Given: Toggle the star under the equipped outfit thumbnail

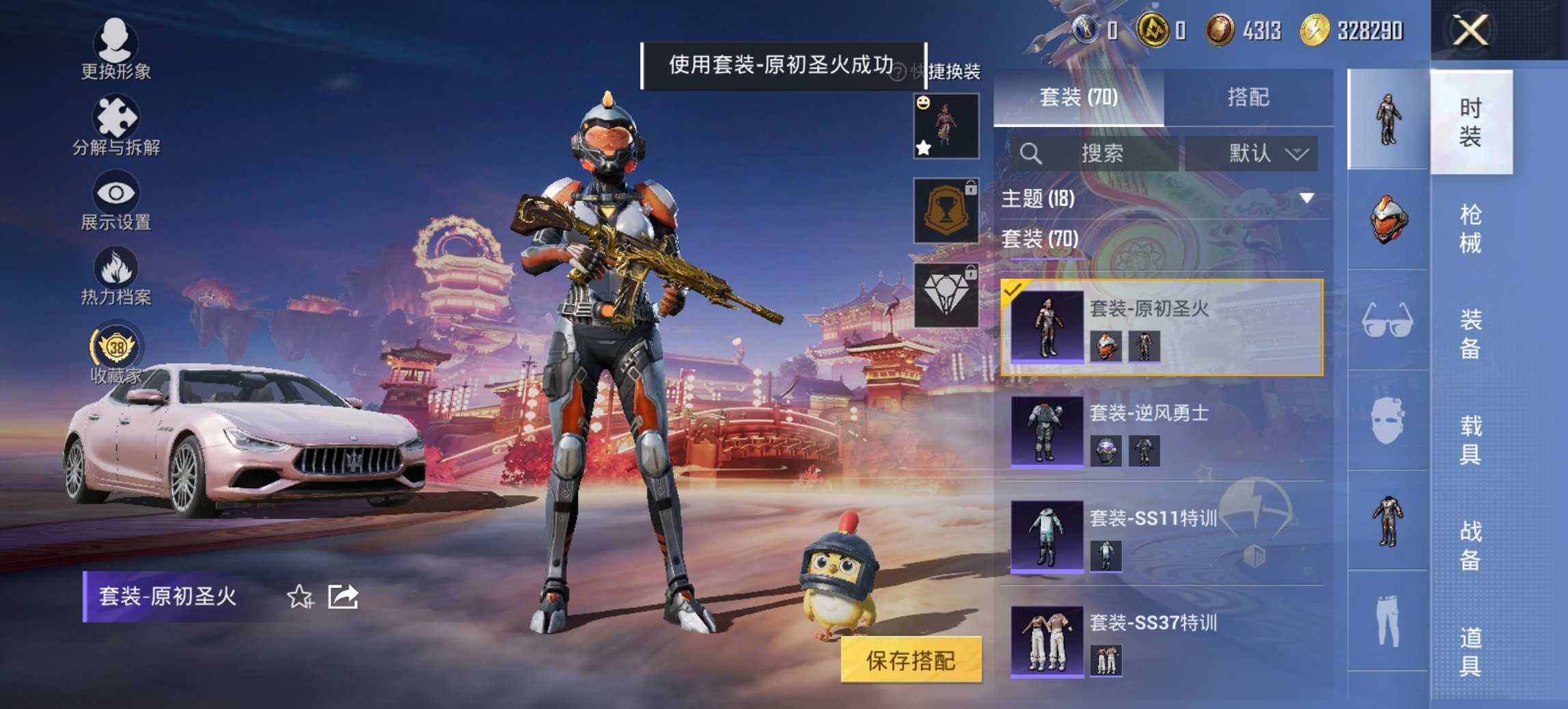Looking at the screenshot, I should pyautogui.click(x=923, y=146).
